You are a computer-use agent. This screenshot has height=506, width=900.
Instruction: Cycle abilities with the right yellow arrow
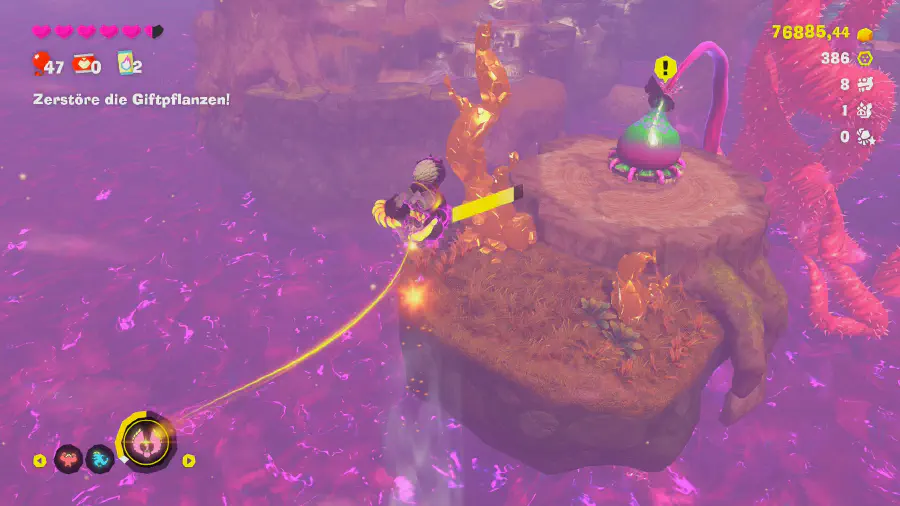click(x=188, y=461)
